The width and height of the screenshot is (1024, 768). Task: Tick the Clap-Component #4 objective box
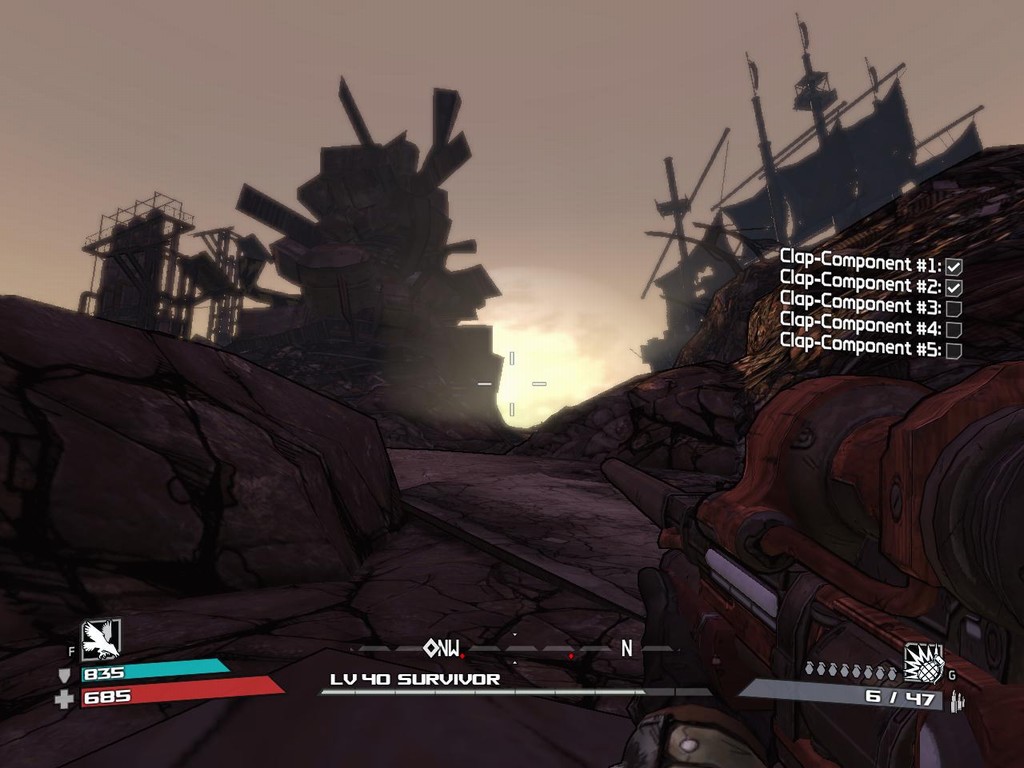pyautogui.click(x=954, y=330)
